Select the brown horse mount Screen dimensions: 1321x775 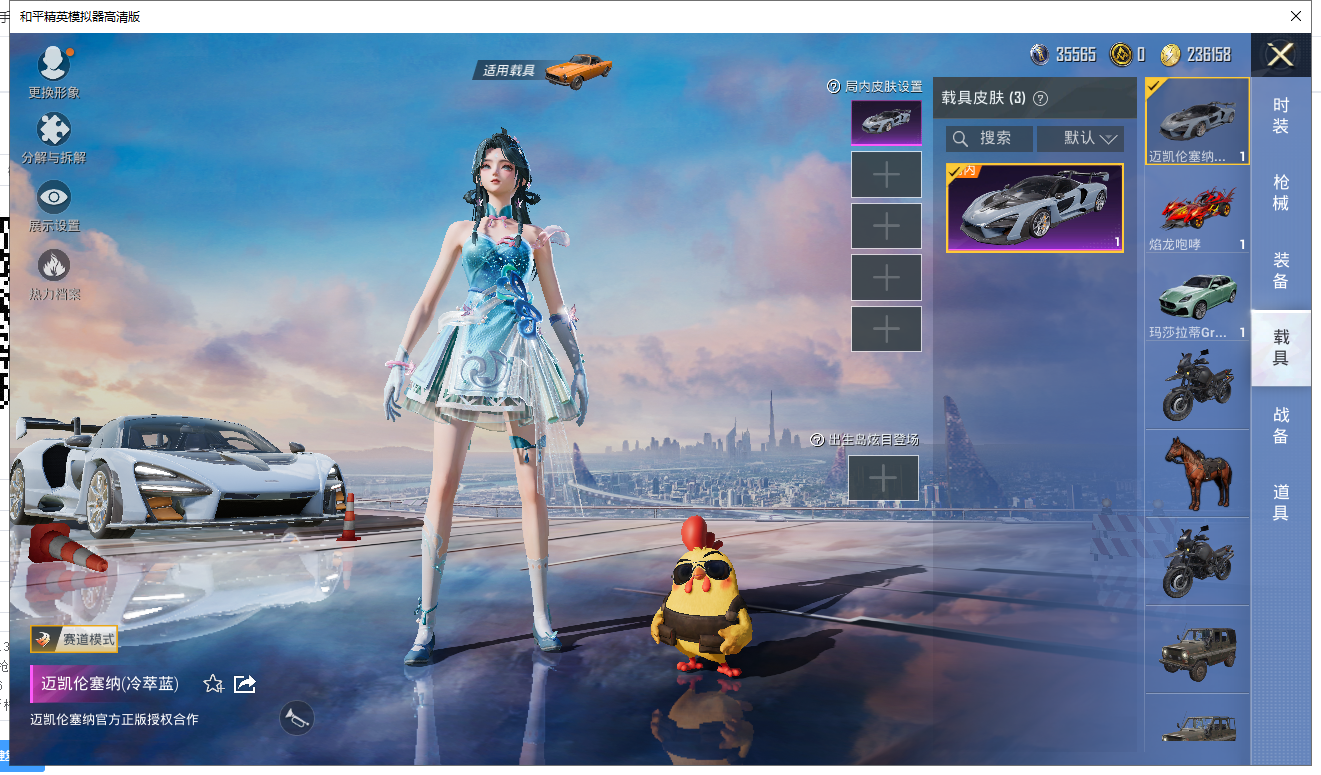pos(1197,472)
